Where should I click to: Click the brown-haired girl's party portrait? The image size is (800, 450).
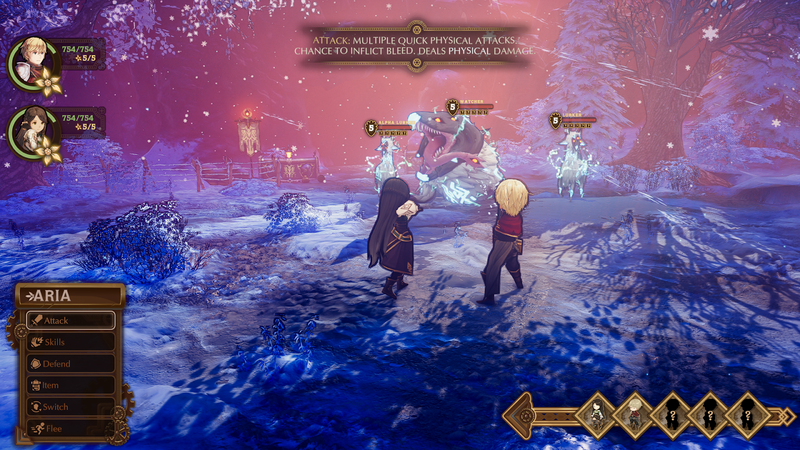click(32, 130)
